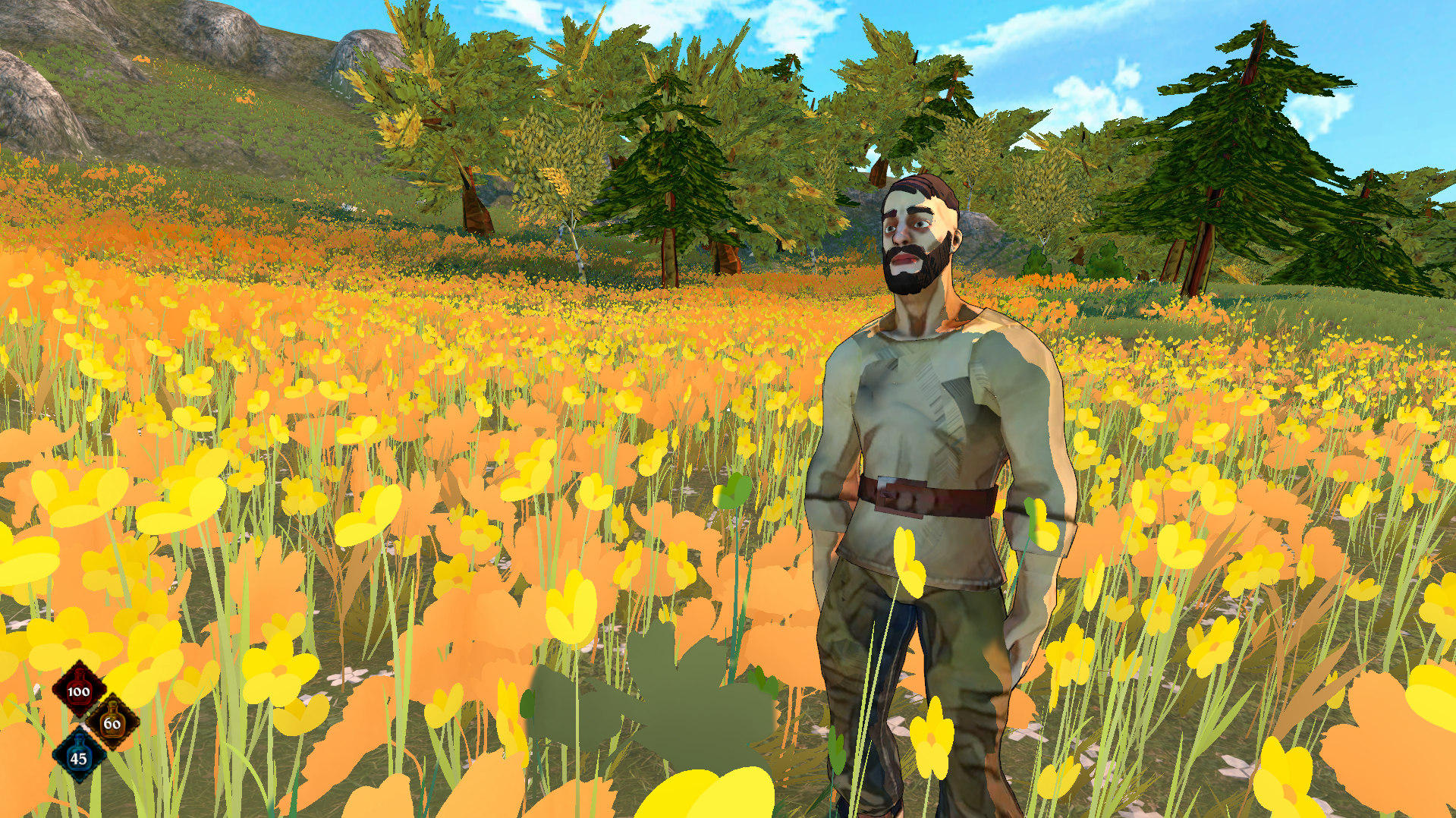Select the character's brown belt buckle
The width and height of the screenshot is (1456, 818).
point(899,493)
